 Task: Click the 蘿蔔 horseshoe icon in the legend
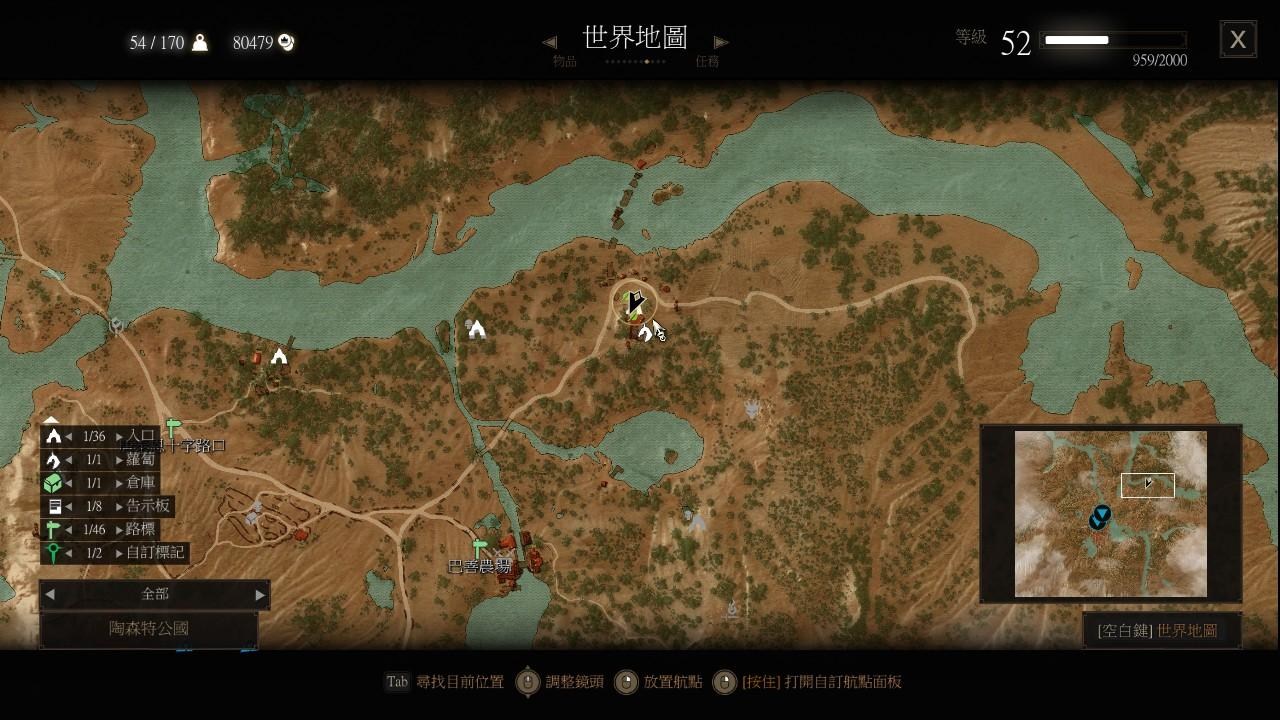pyautogui.click(x=55, y=459)
